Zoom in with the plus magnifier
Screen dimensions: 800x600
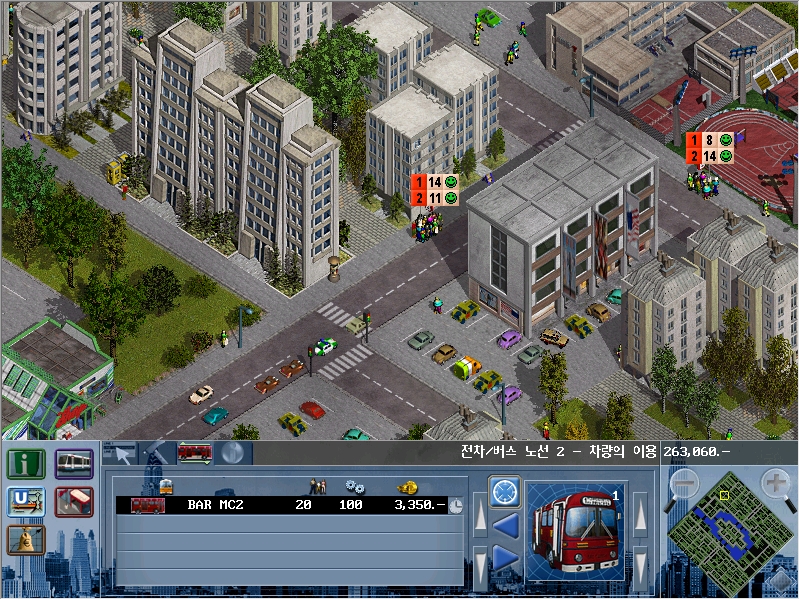pyautogui.click(x=777, y=485)
